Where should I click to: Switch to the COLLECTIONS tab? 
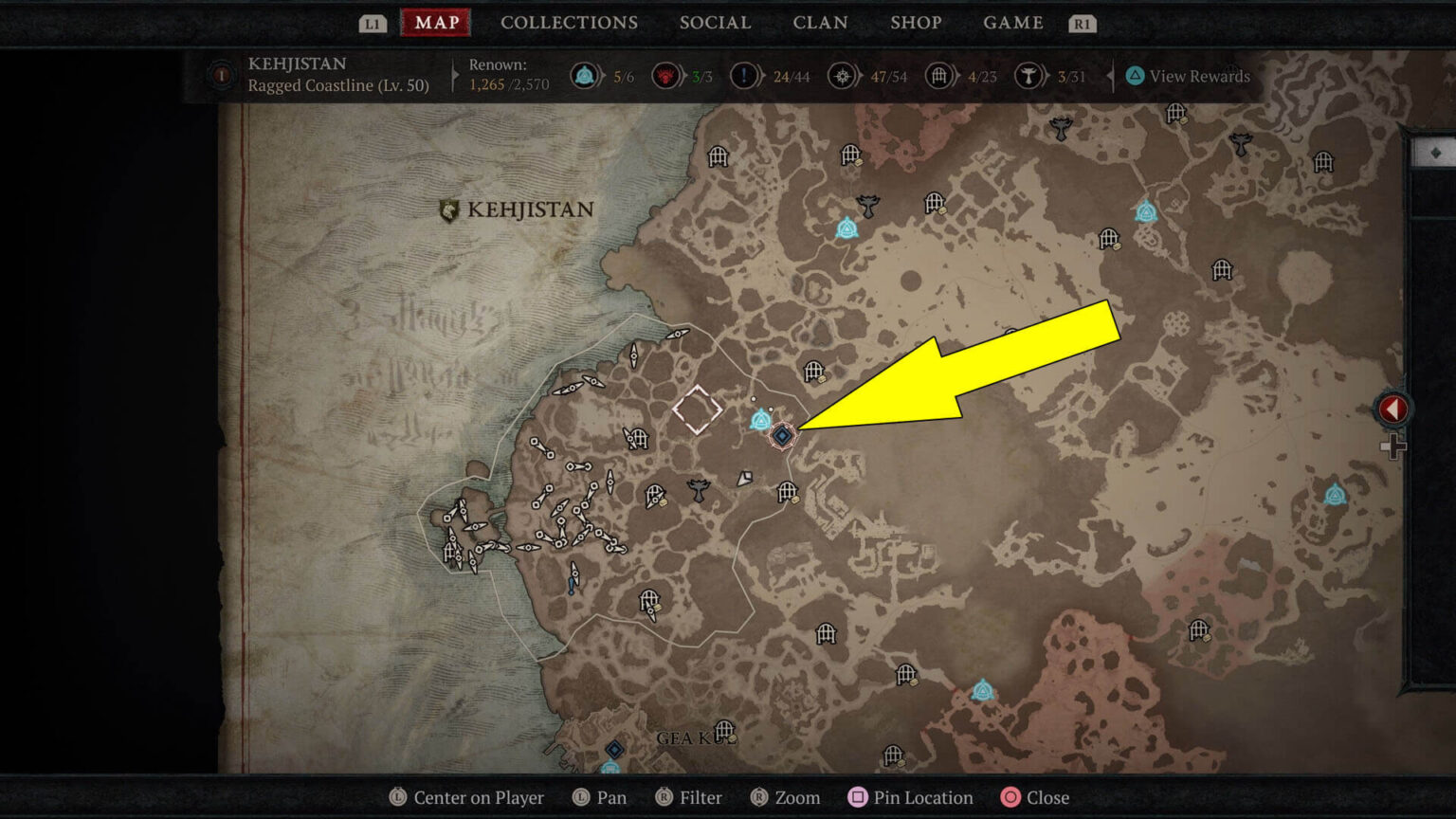569,23
